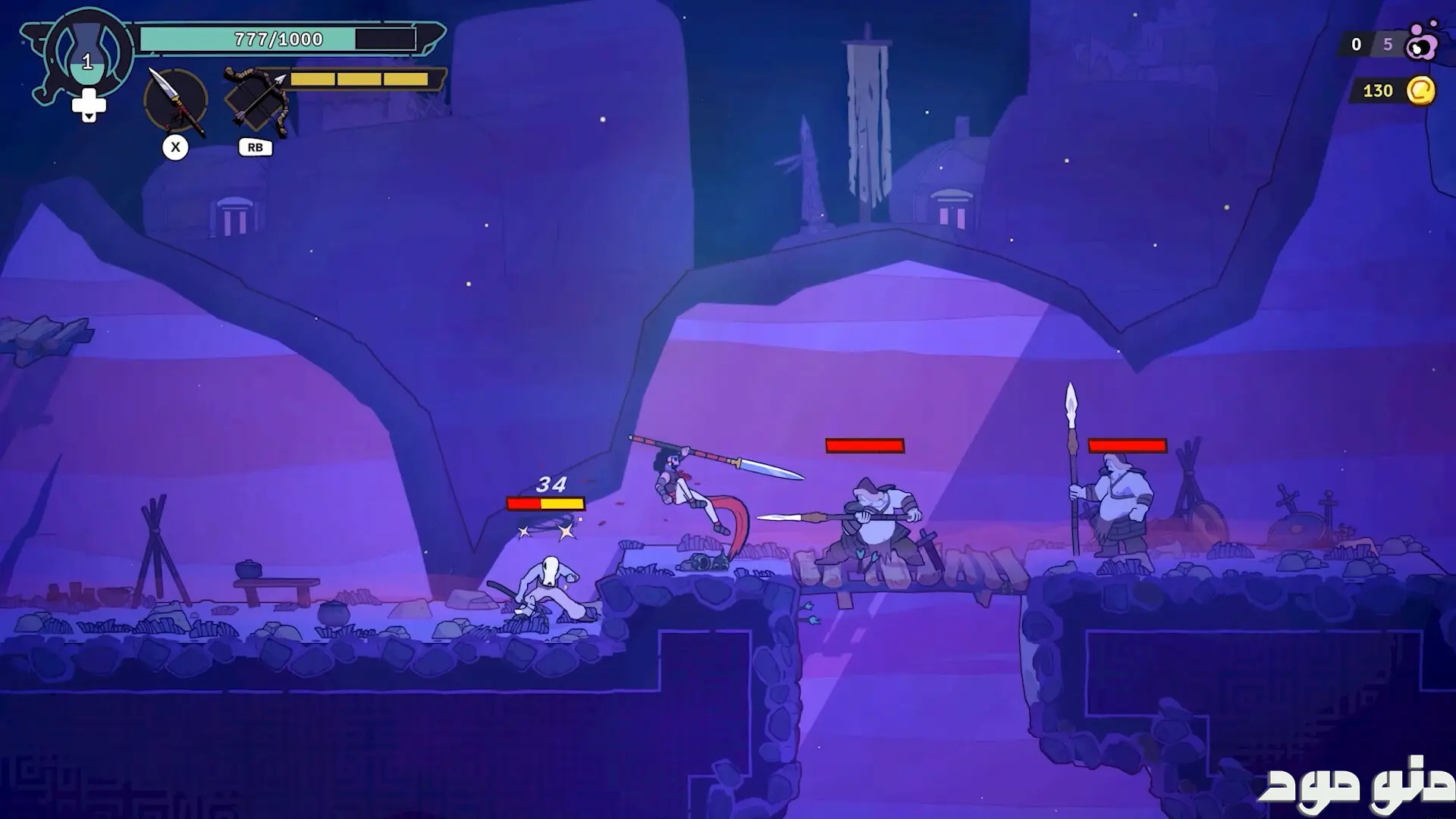The height and width of the screenshot is (819, 1456).
Task: Select the healing flask icon
Action: tap(88, 53)
